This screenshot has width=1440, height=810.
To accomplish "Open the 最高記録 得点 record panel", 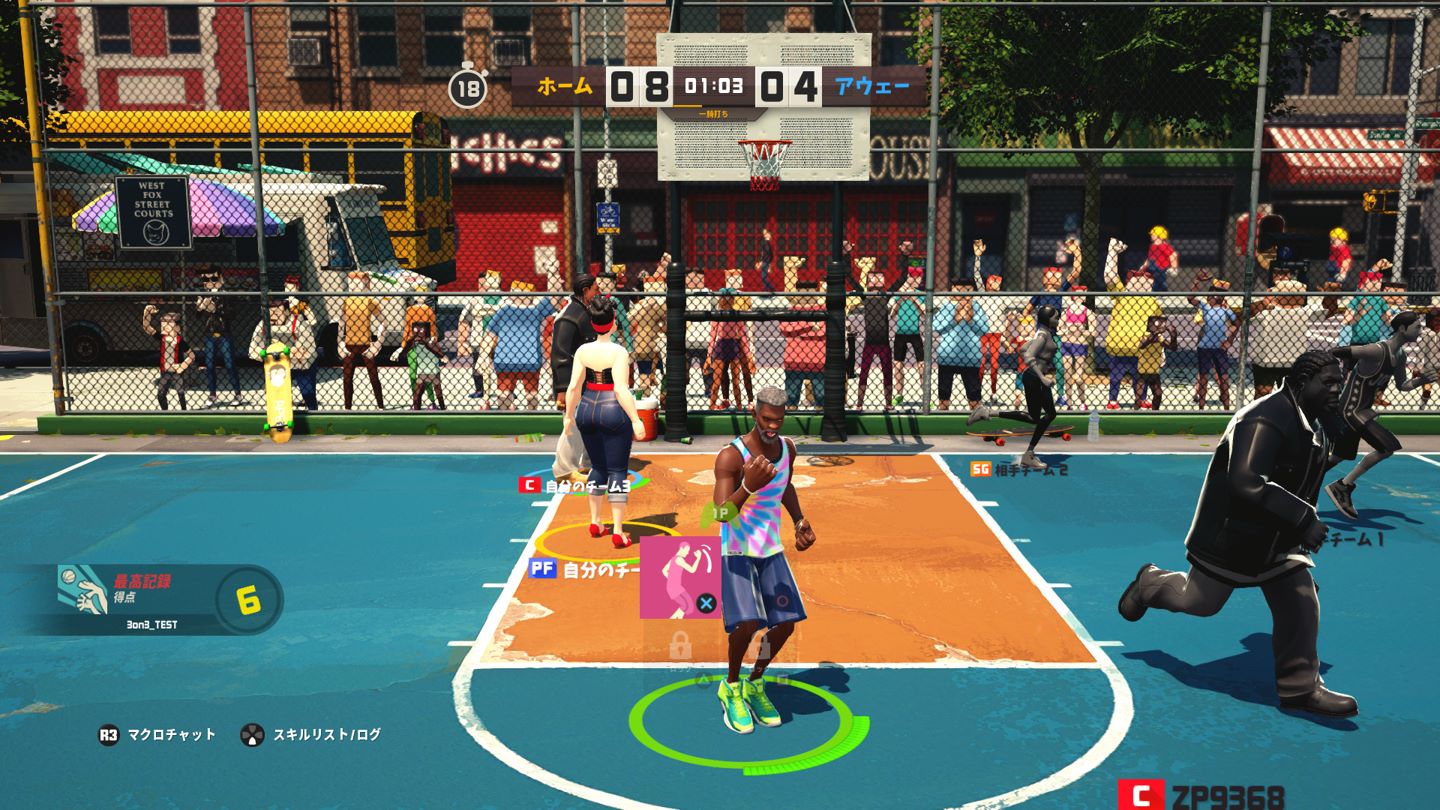I will [150, 599].
